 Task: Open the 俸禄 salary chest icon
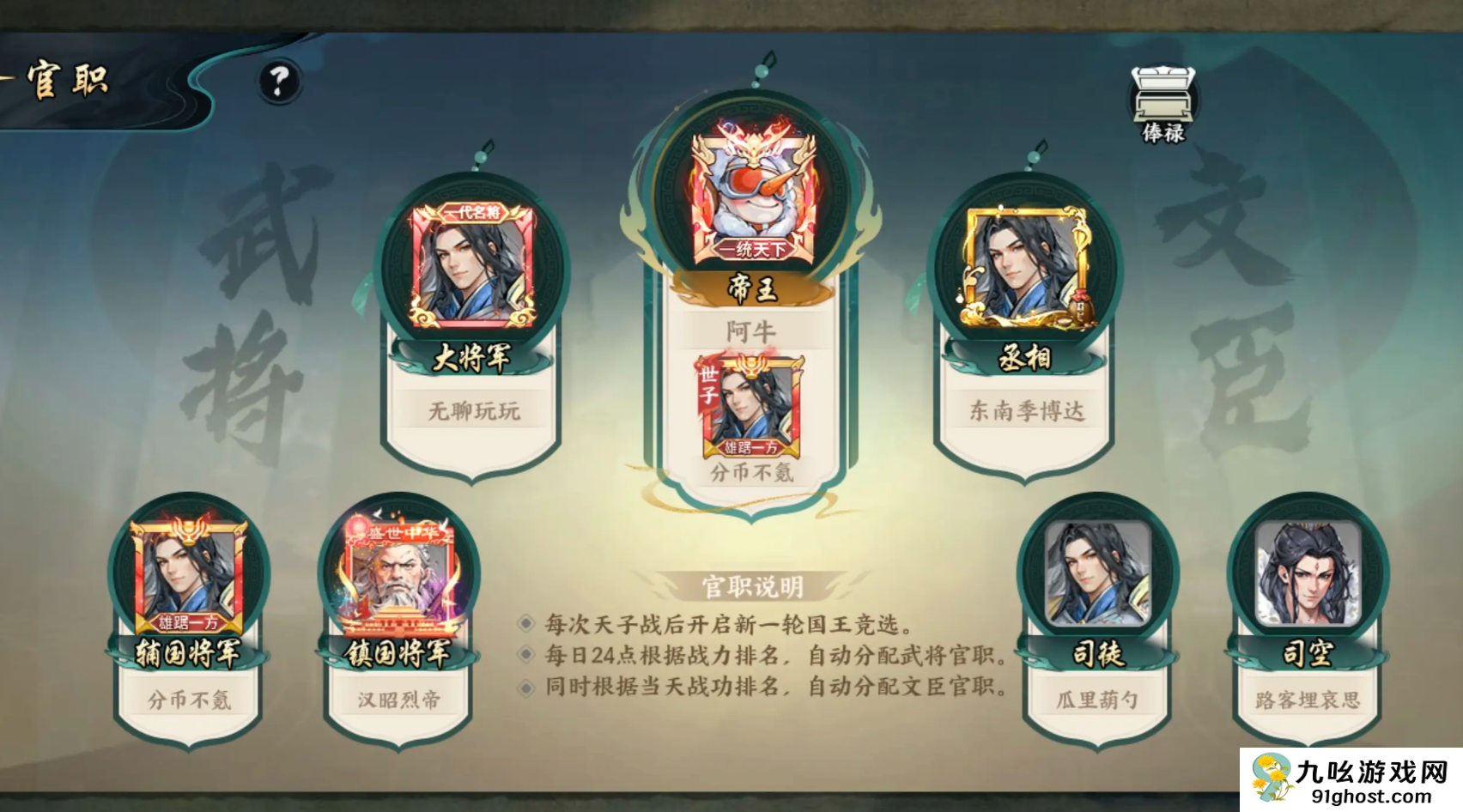click(1163, 93)
